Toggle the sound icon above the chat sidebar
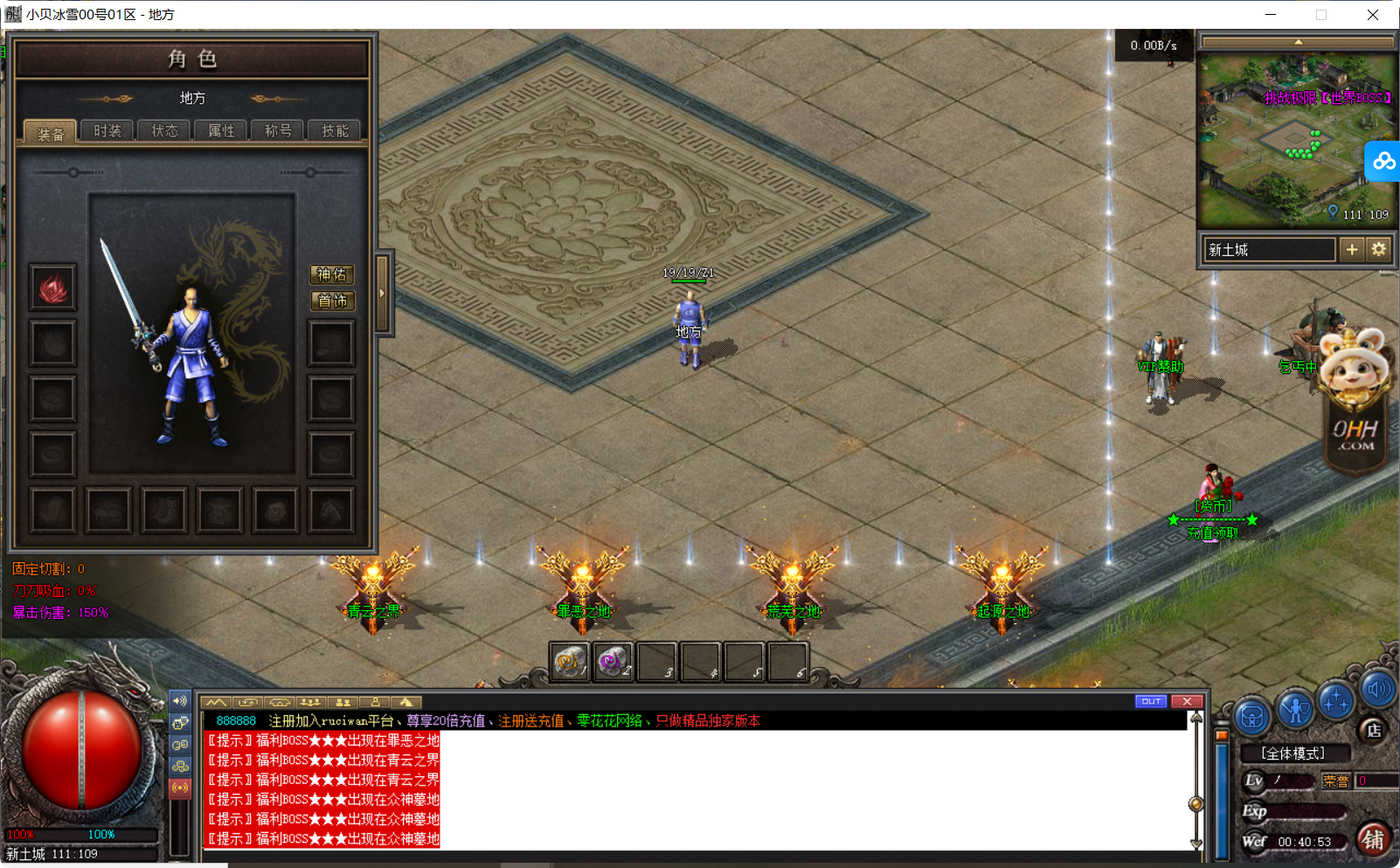Image resolution: width=1400 pixels, height=868 pixels. [x=181, y=700]
